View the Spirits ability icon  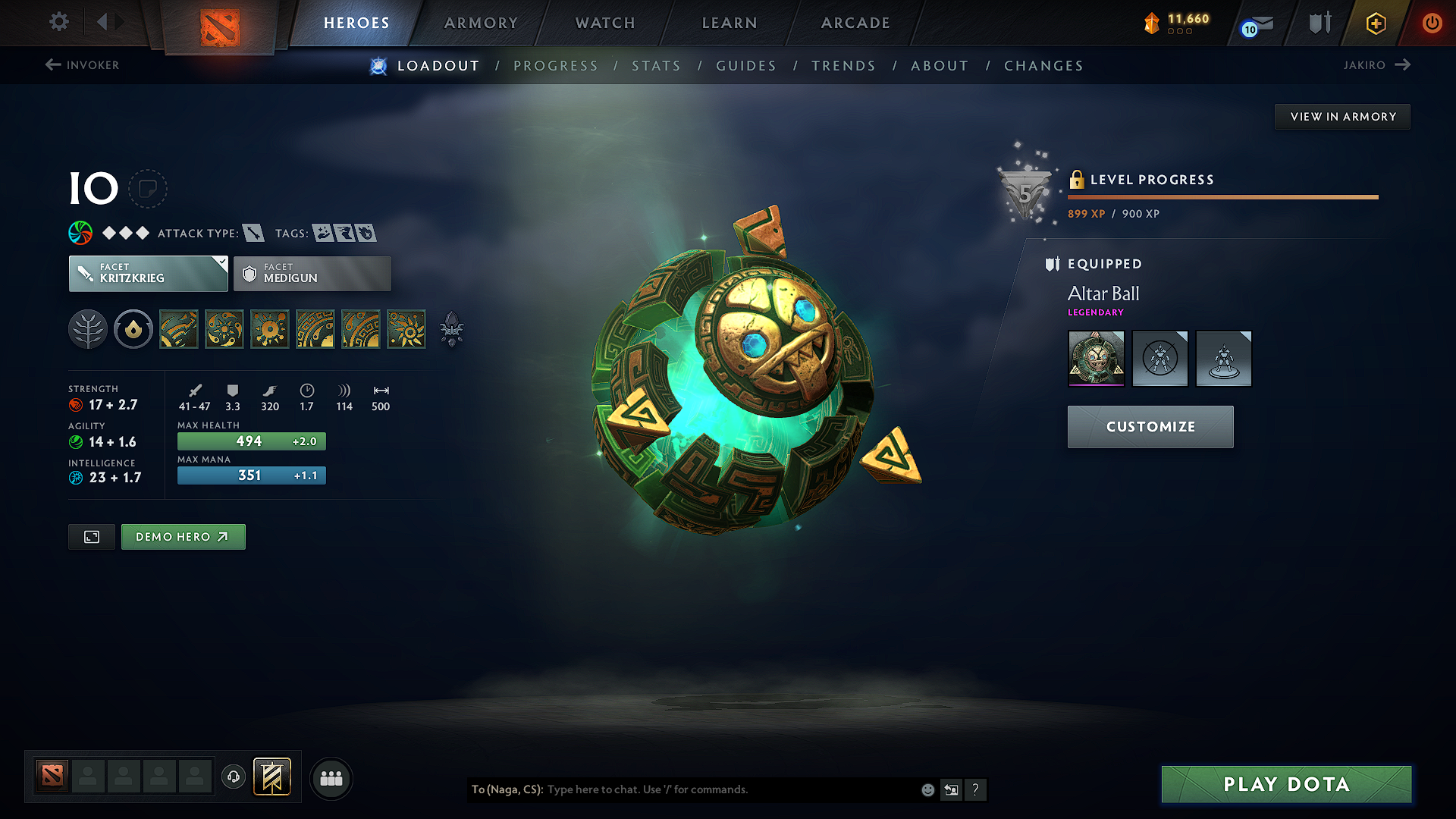[x=224, y=329]
